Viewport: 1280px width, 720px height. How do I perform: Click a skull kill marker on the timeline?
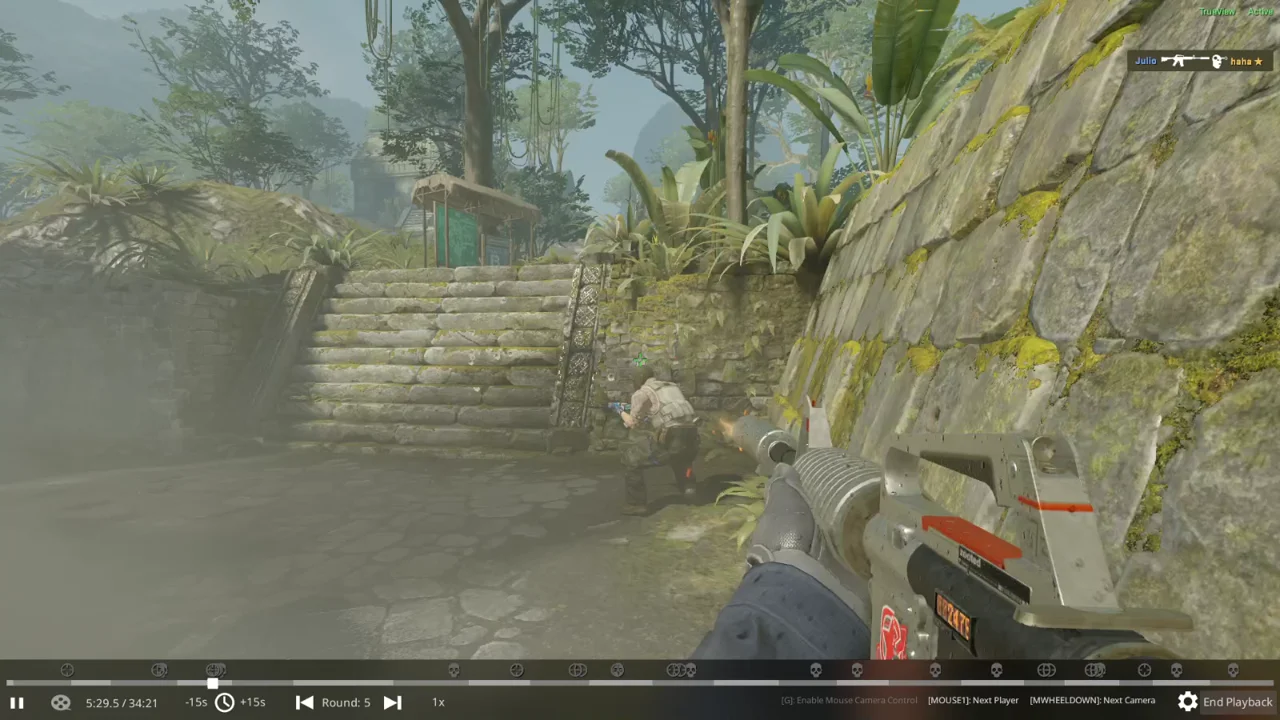pyautogui.click(x=815, y=670)
